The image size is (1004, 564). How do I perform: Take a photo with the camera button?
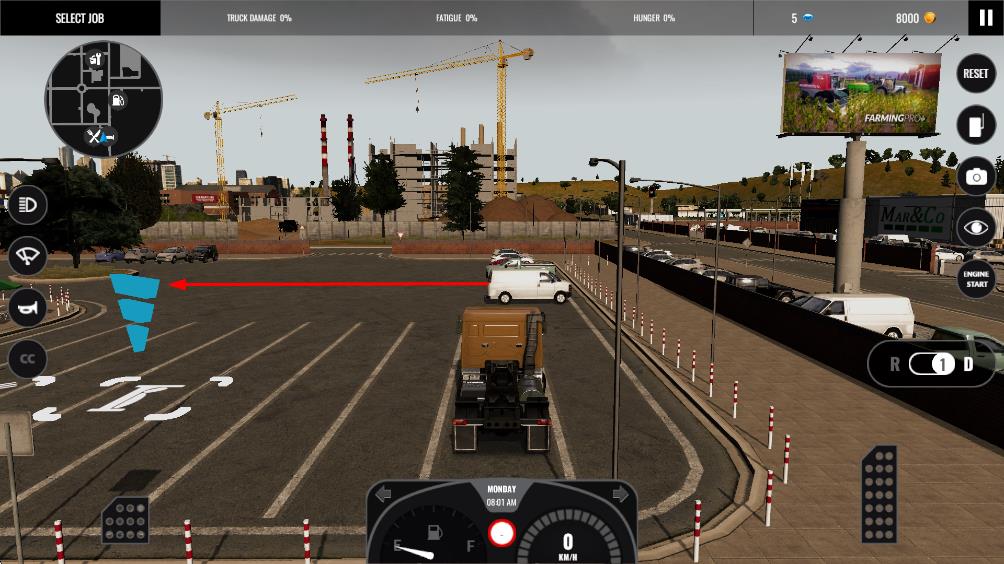pos(975,177)
